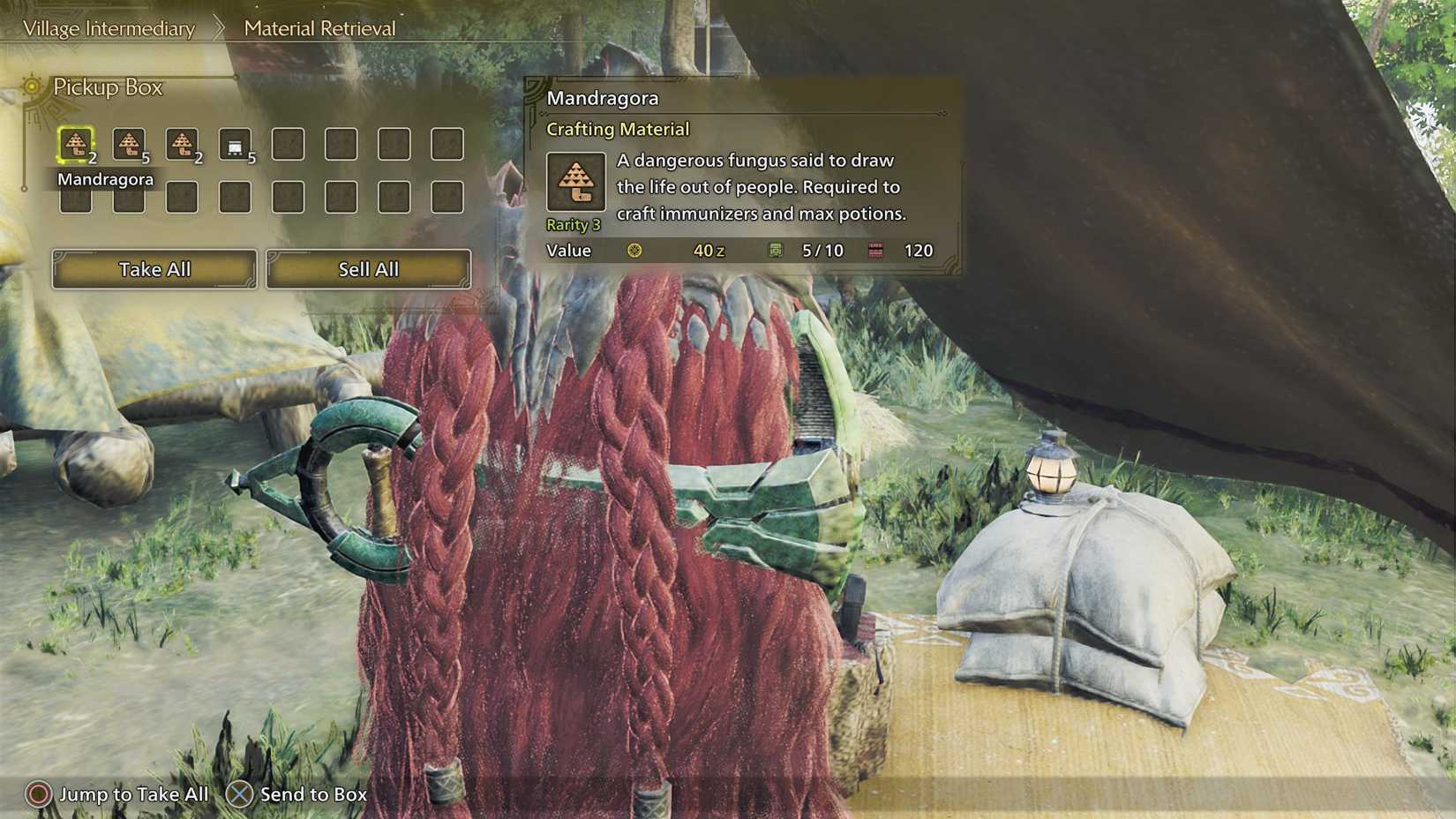This screenshot has width=1456, height=819.
Task: Click the Sell All button
Action: 367,269
